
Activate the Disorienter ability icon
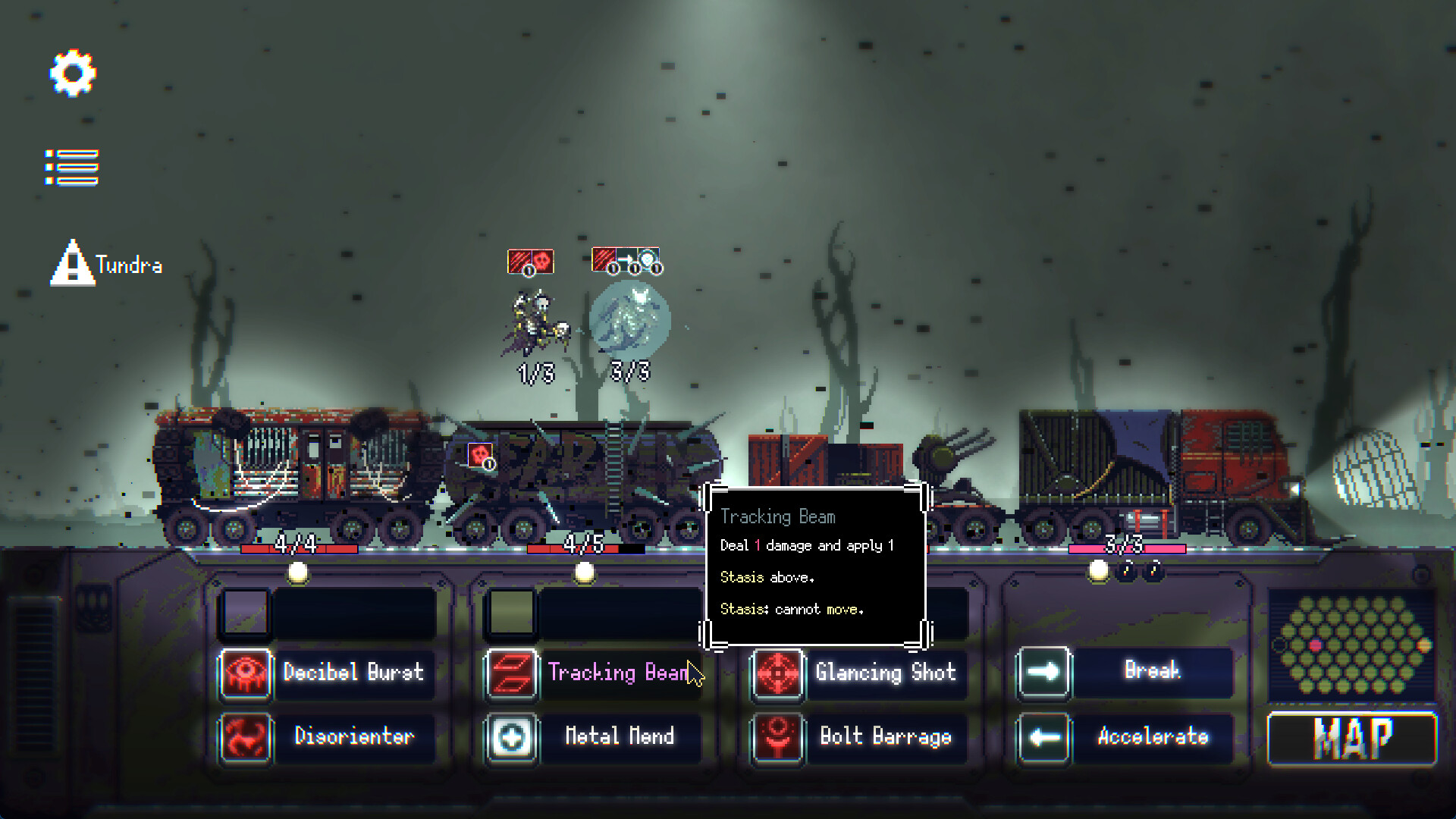[x=244, y=737]
